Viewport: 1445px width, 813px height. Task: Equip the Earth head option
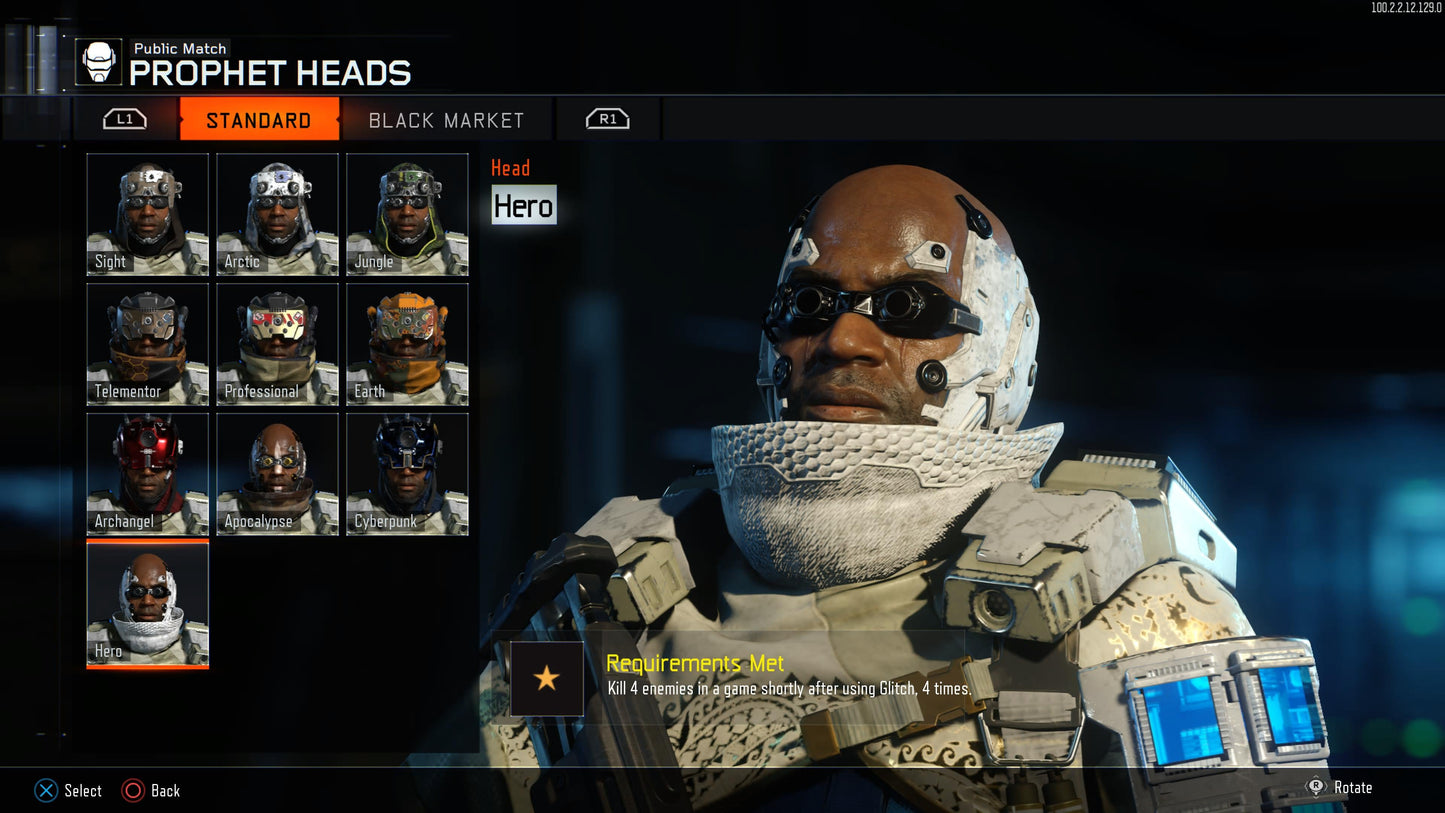pos(407,344)
